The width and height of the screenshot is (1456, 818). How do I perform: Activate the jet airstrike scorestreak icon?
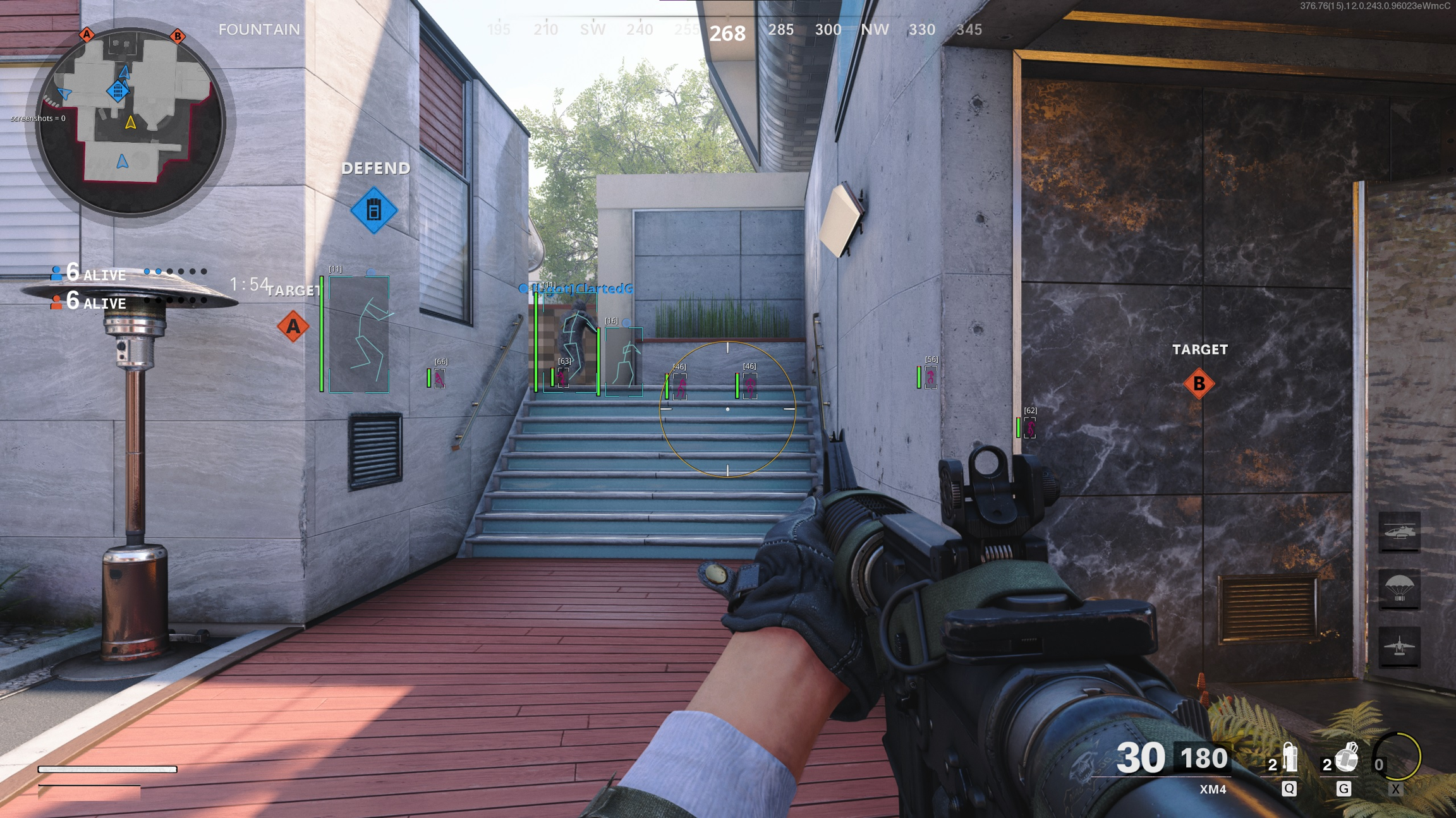pos(1399,646)
